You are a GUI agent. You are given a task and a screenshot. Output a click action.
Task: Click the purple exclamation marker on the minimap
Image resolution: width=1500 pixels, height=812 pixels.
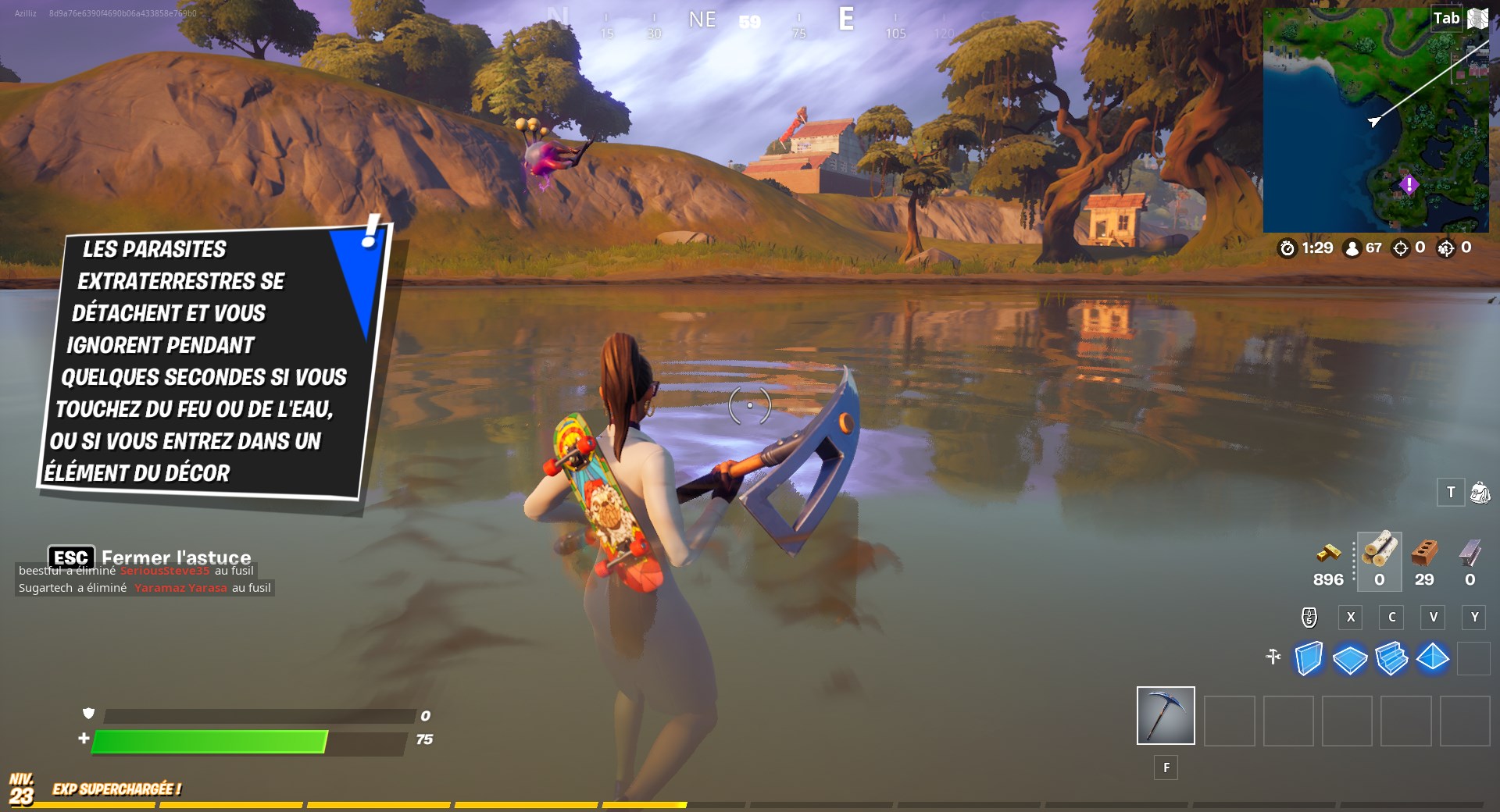coord(1411,183)
